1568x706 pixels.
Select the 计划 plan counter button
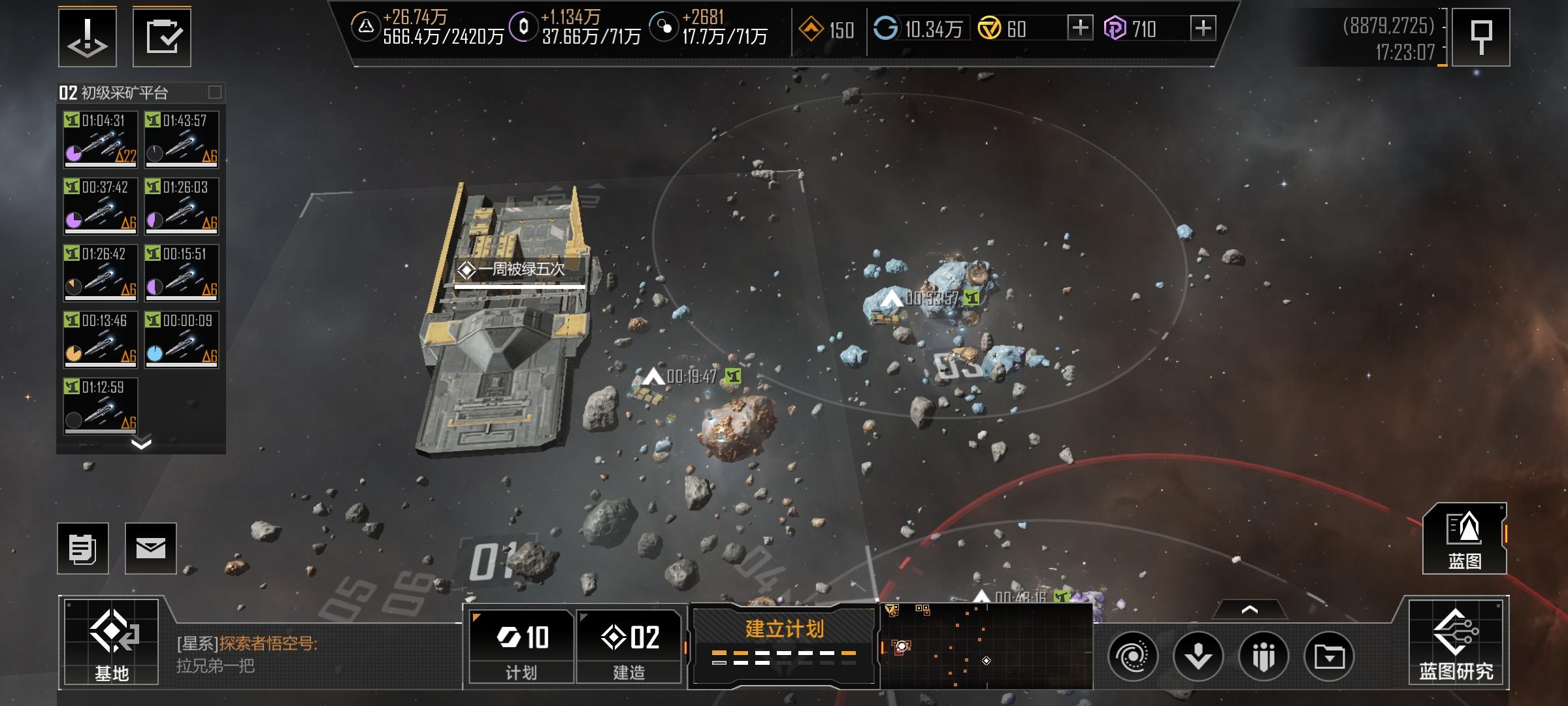tap(521, 646)
